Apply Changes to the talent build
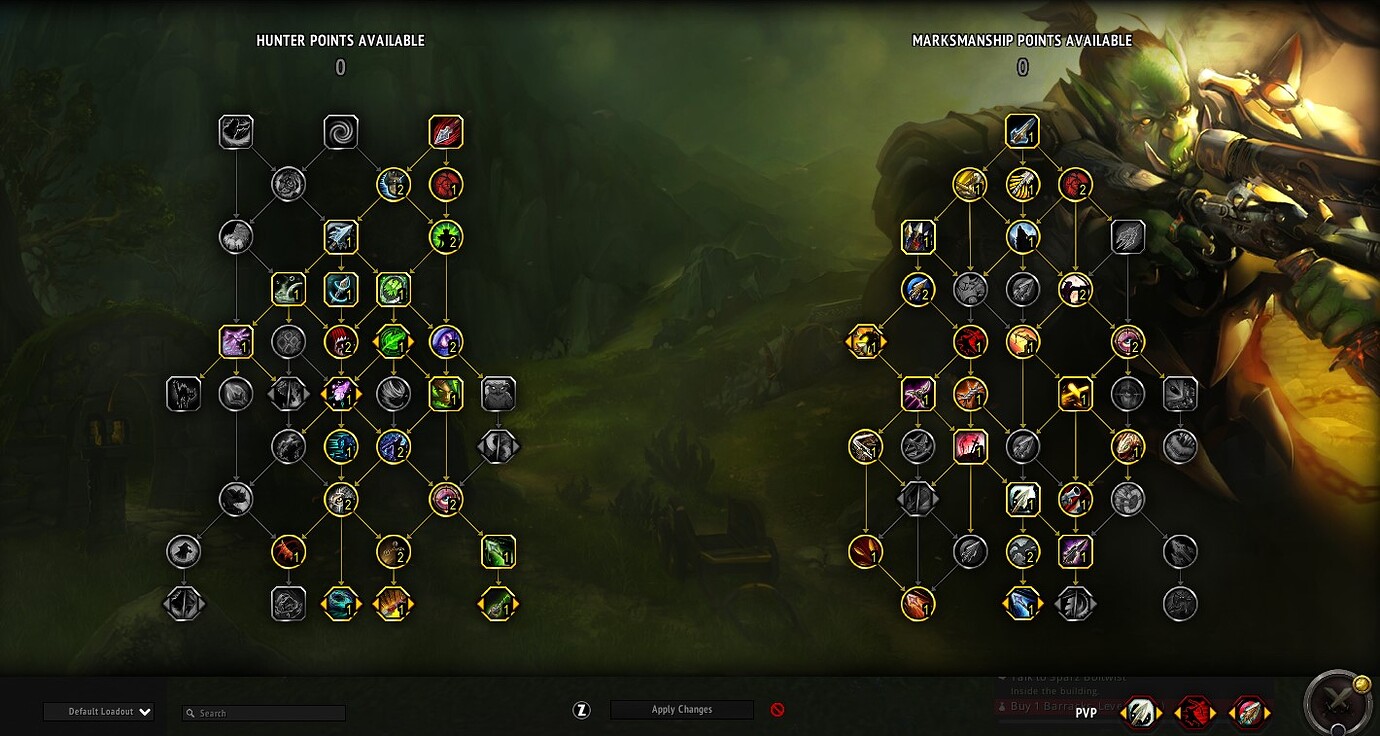The image size is (1380, 736). pyautogui.click(x=682, y=710)
